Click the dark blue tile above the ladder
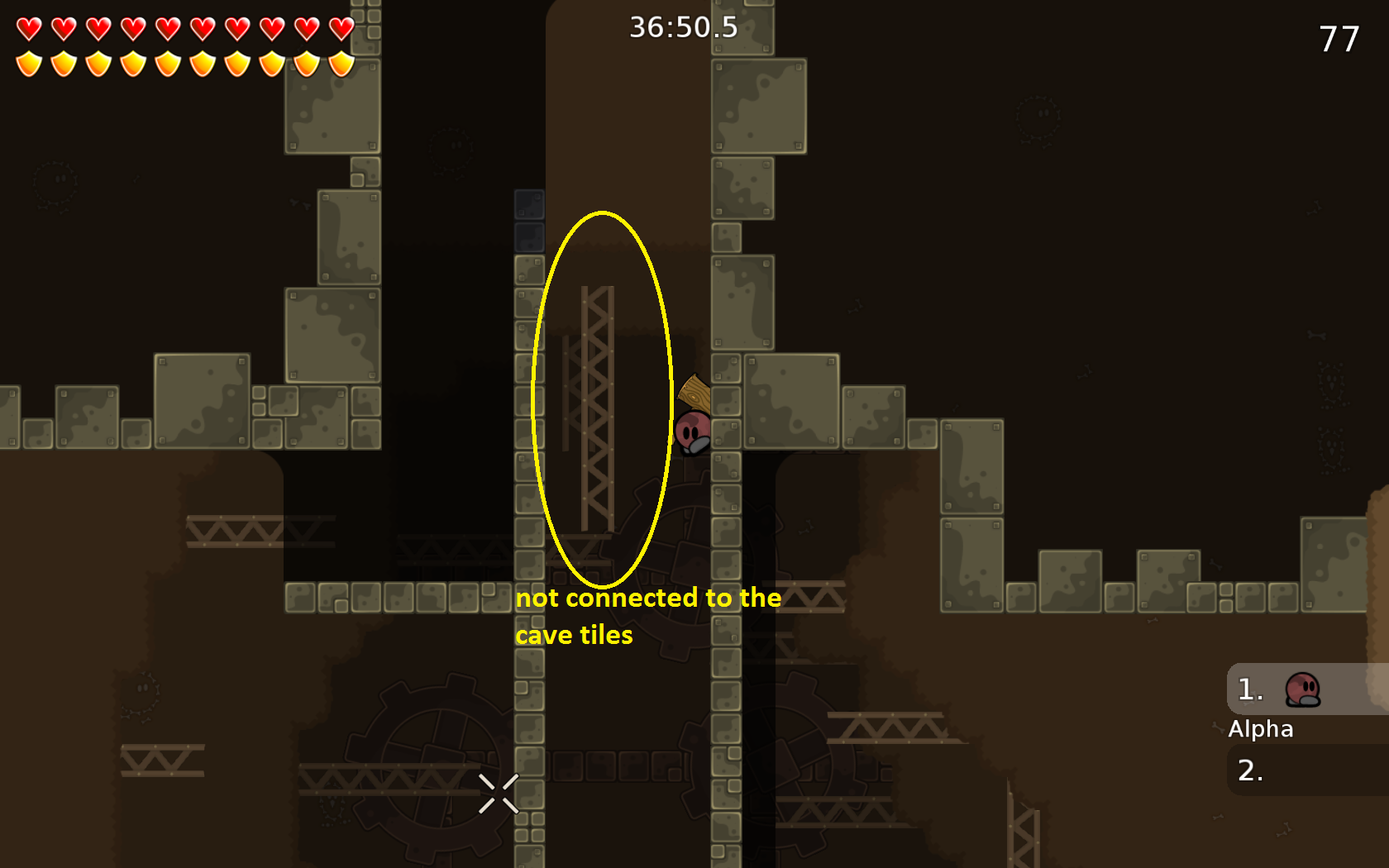This screenshot has height=868, width=1389. point(530,205)
